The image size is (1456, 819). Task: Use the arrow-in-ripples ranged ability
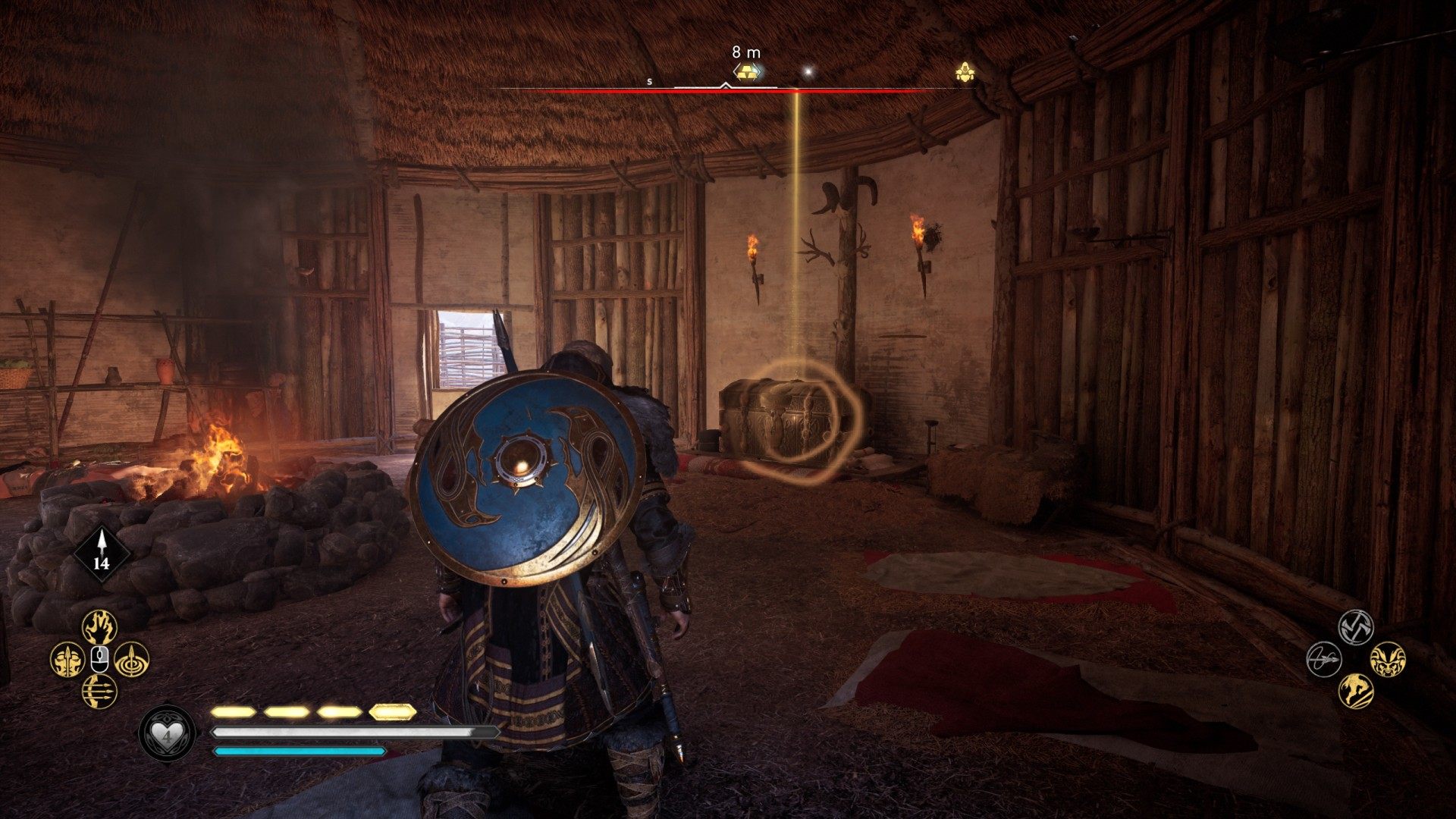132,660
